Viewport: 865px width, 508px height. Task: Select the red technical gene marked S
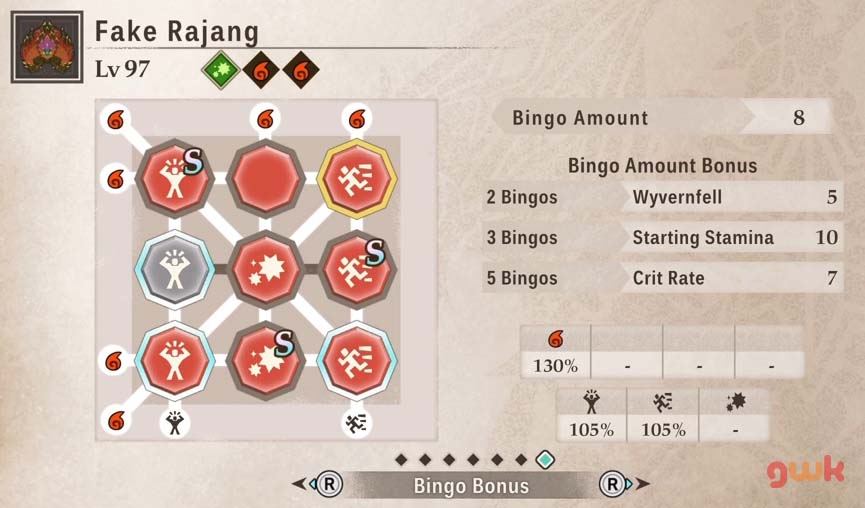(266, 359)
